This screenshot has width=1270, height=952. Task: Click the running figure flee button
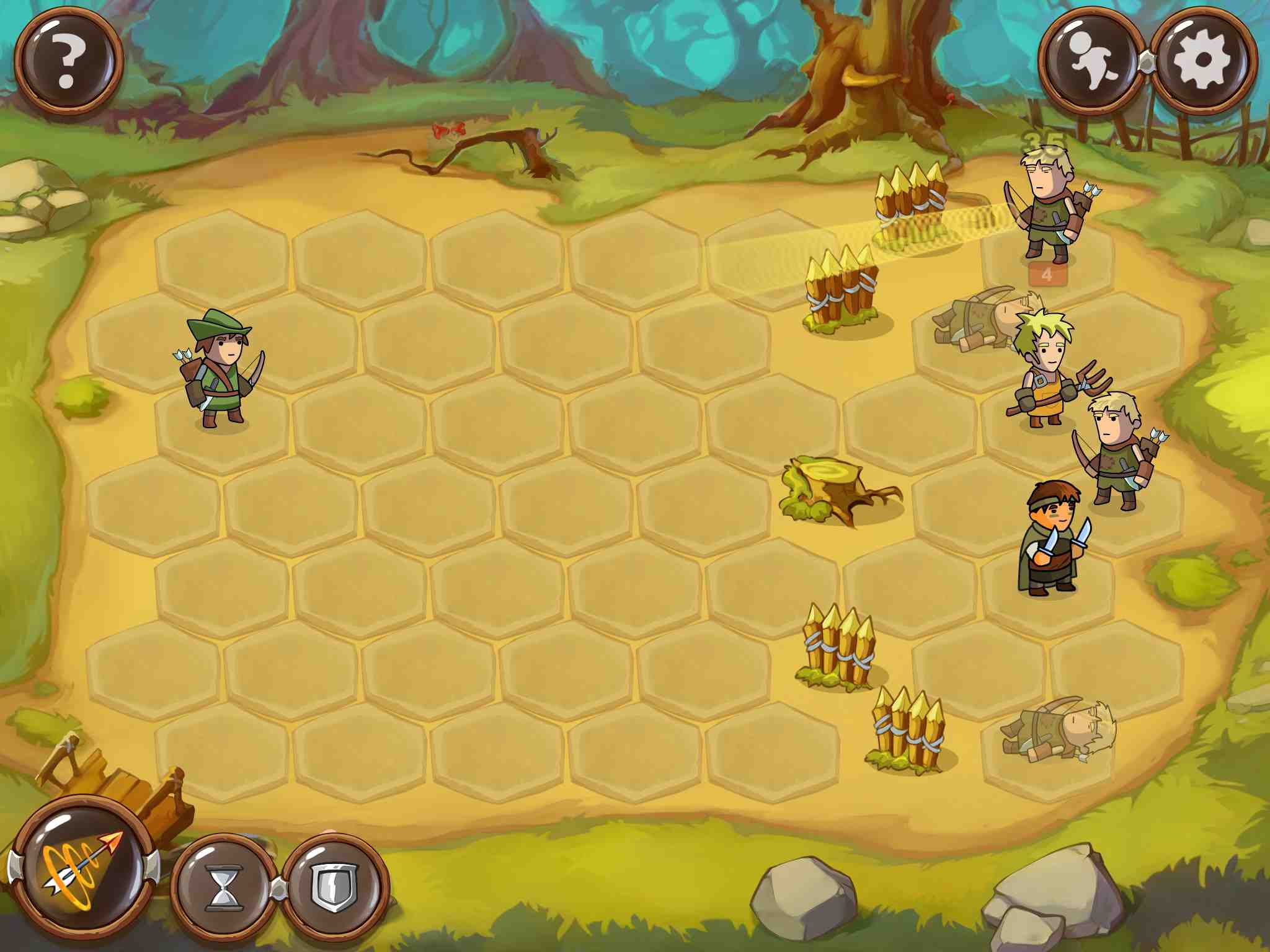point(1092,61)
